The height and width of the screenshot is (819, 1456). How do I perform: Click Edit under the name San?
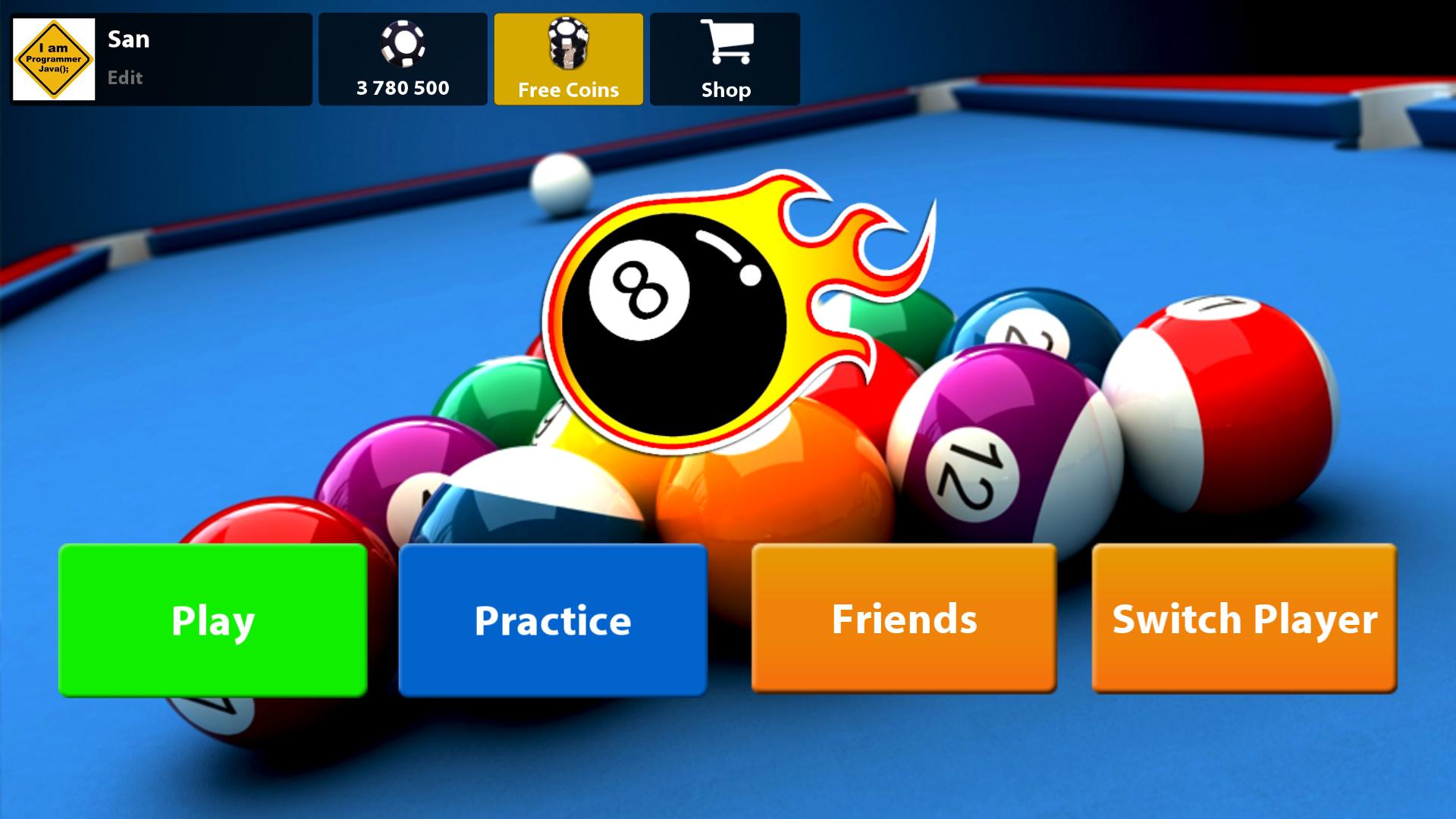pos(125,77)
